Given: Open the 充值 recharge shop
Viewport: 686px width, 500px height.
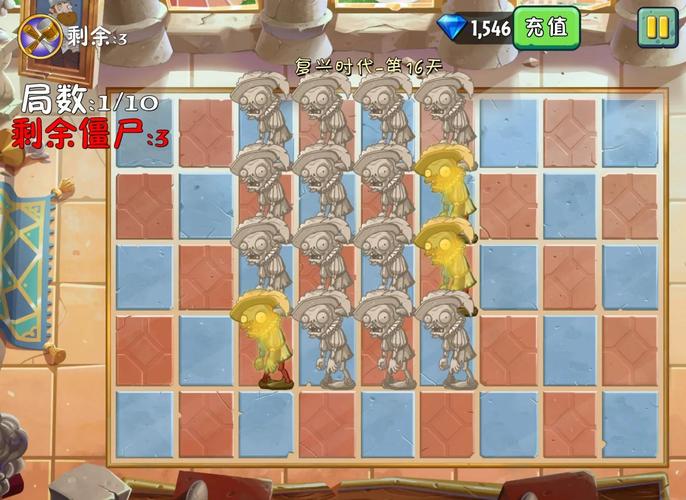Looking at the screenshot, I should (546, 28).
